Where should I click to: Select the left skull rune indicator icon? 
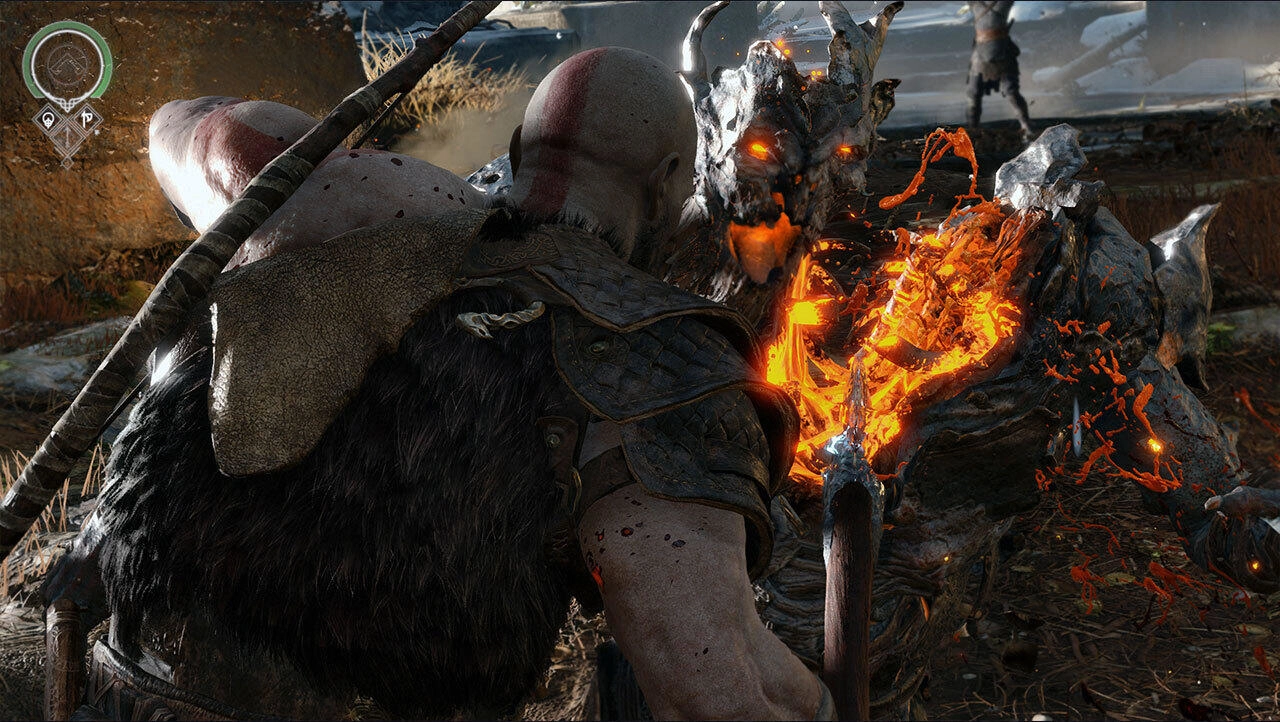48,119
